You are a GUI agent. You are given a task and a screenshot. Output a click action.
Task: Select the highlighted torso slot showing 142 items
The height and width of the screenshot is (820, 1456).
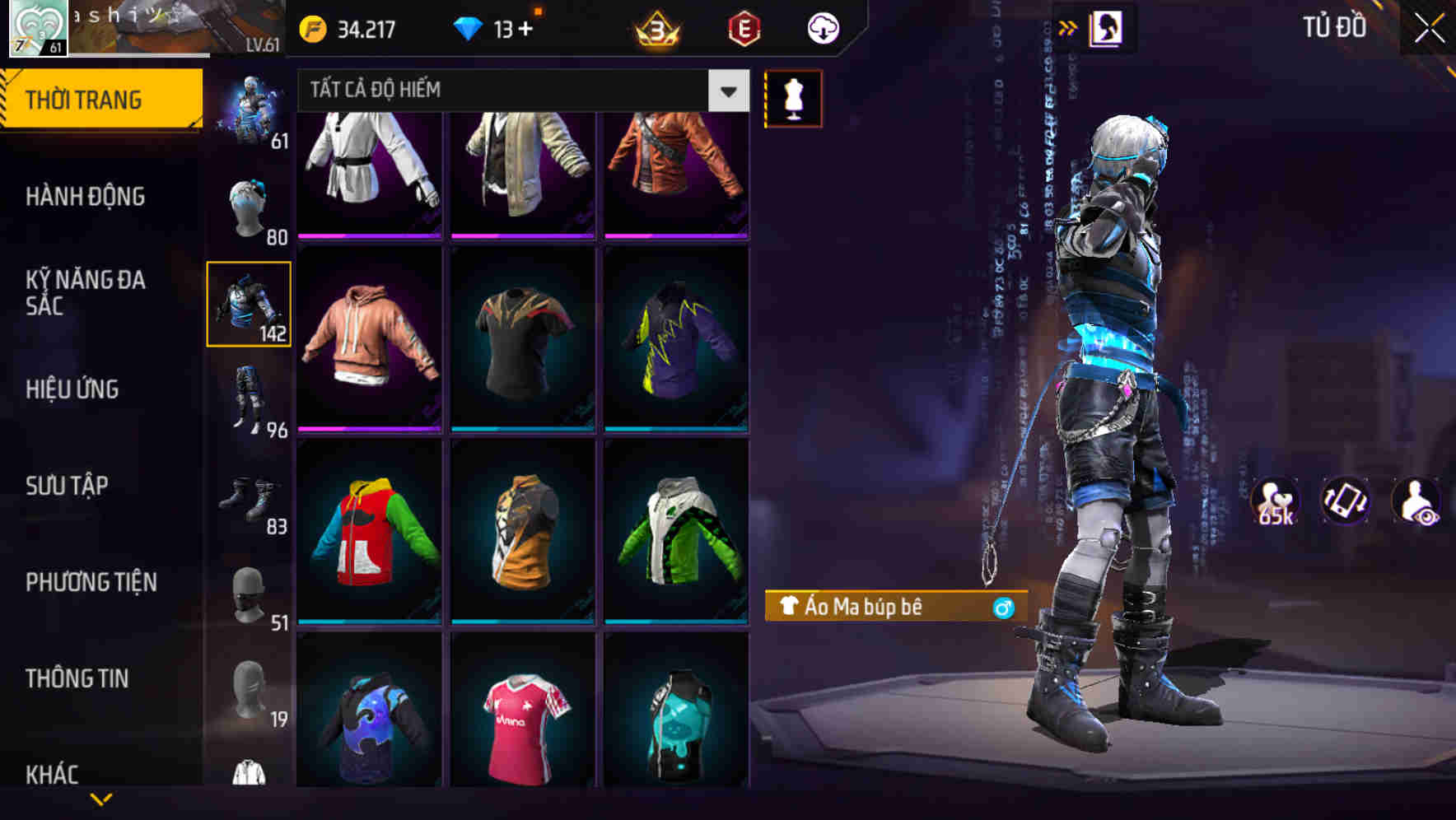click(250, 303)
